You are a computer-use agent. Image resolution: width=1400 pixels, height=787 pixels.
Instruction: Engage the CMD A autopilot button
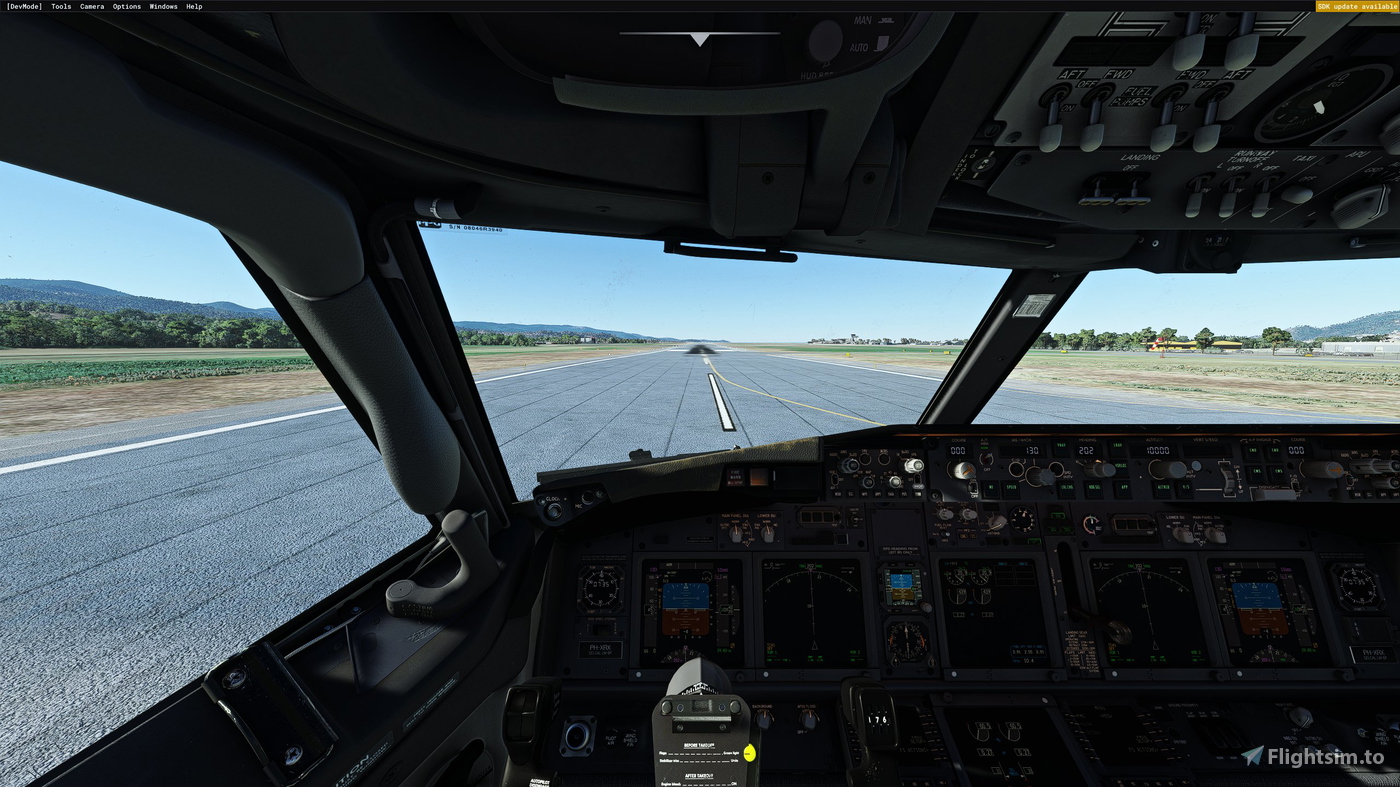tap(1252, 450)
